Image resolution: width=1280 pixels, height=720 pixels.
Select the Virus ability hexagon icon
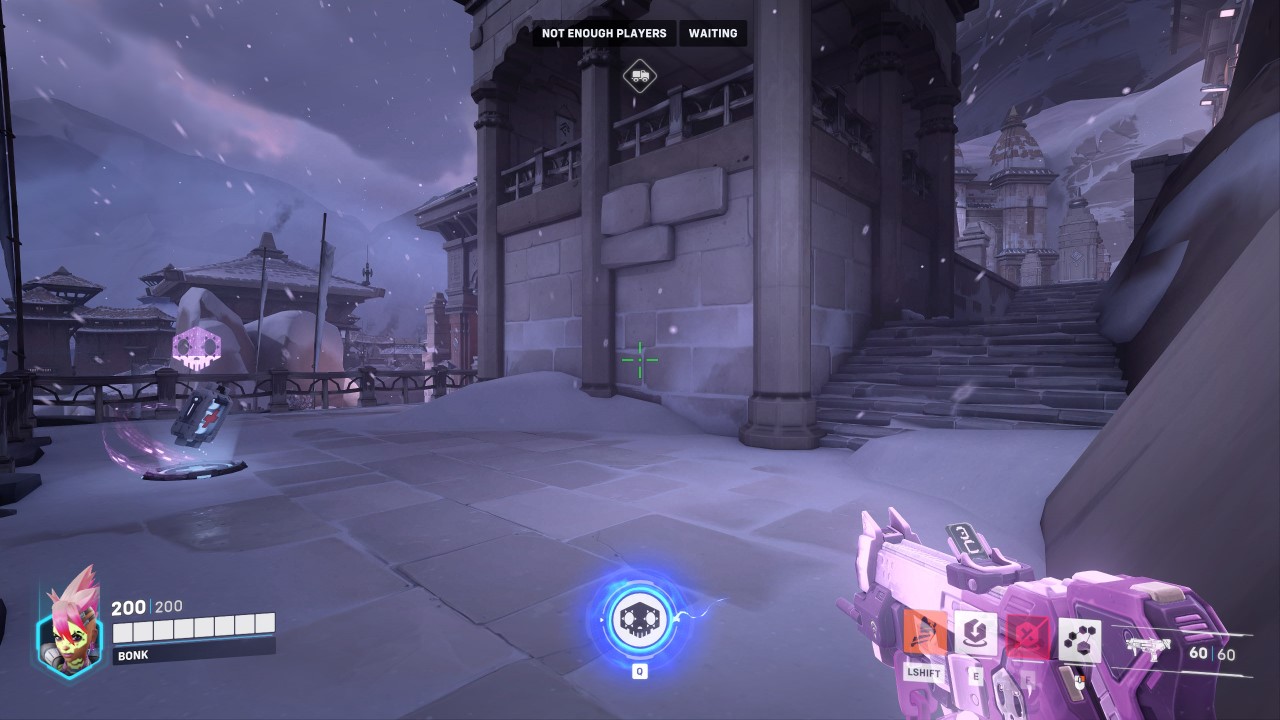pyautogui.click(x=1080, y=637)
